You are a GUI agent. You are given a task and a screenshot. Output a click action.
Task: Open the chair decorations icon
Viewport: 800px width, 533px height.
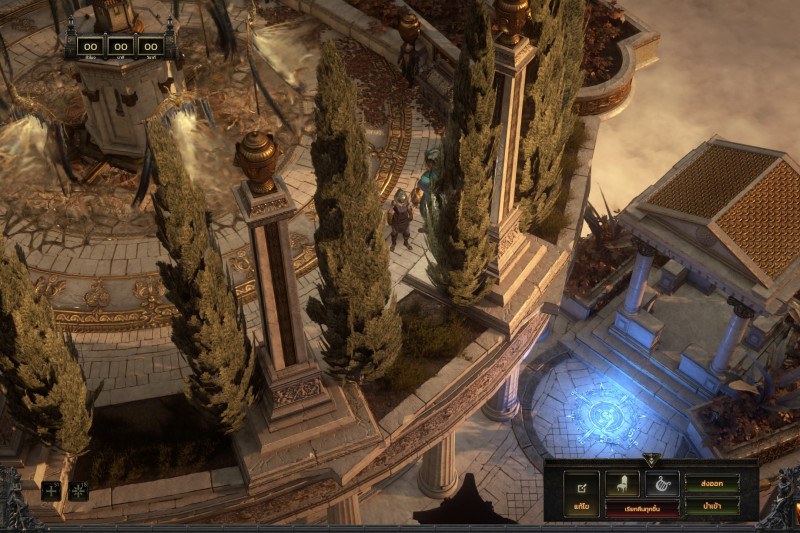tap(622, 484)
